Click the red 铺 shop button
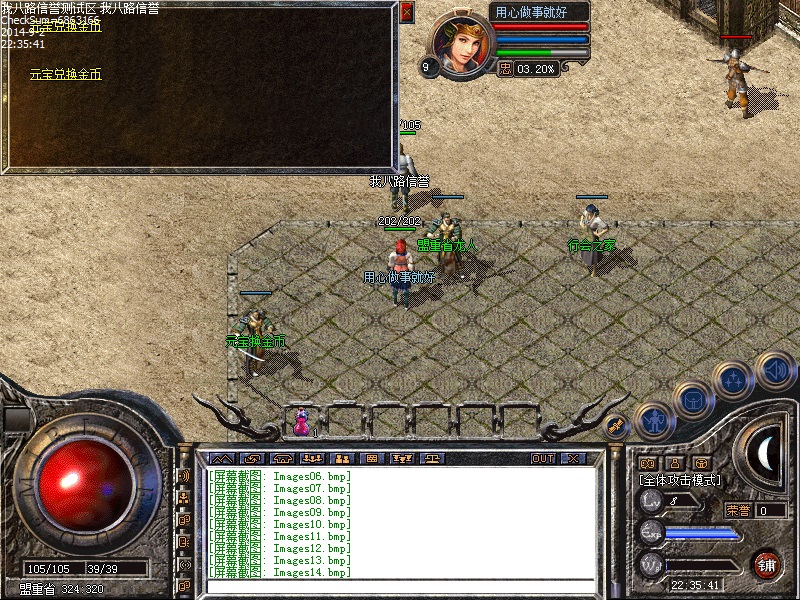The height and width of the screenshot is (600, 800). click(x=767, y=563)
